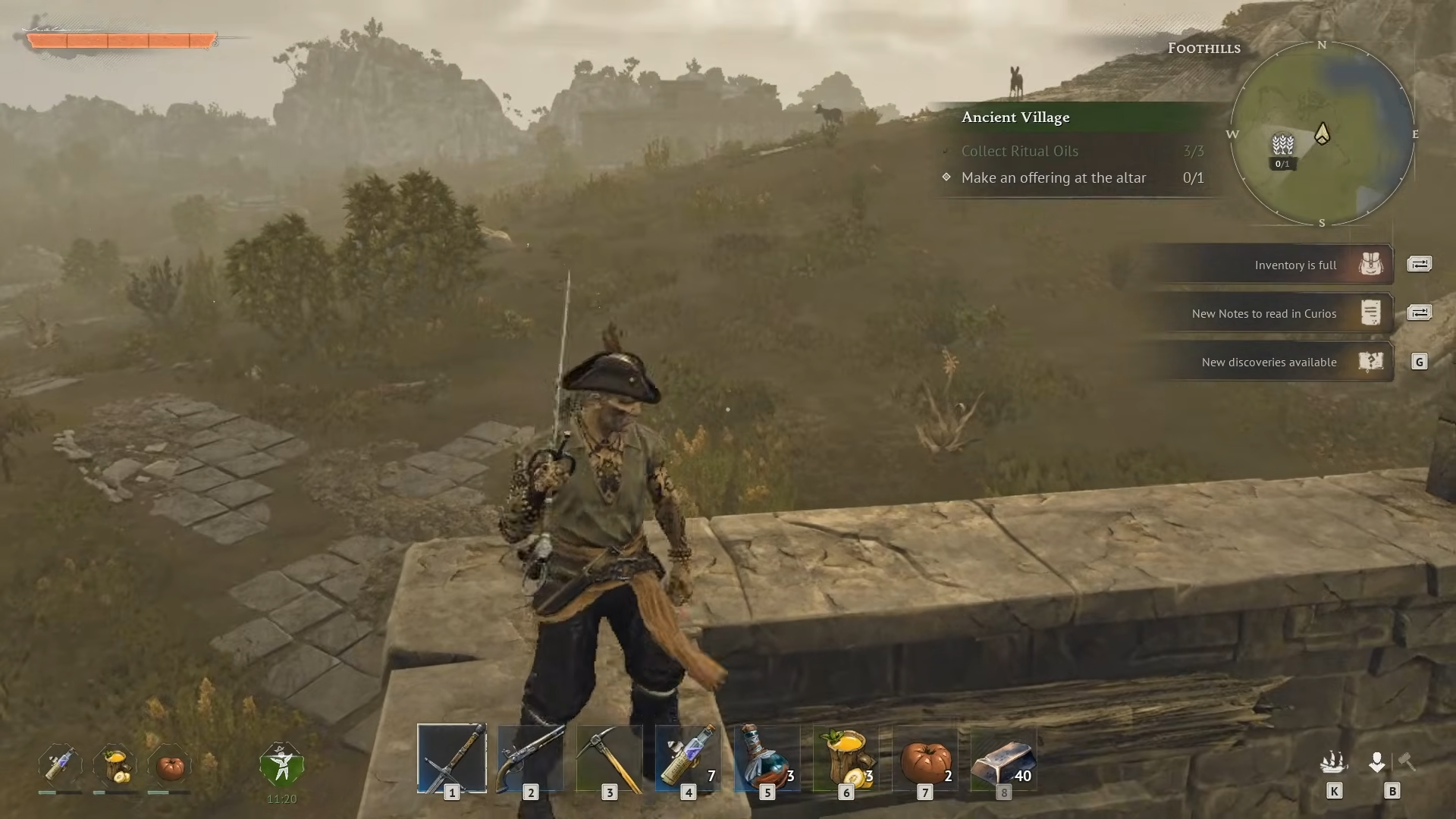The height and width of the screenshot is (819, 1456).
Task: Pick the wooden mug drink hotbar slot
Action: pos(846,759)
